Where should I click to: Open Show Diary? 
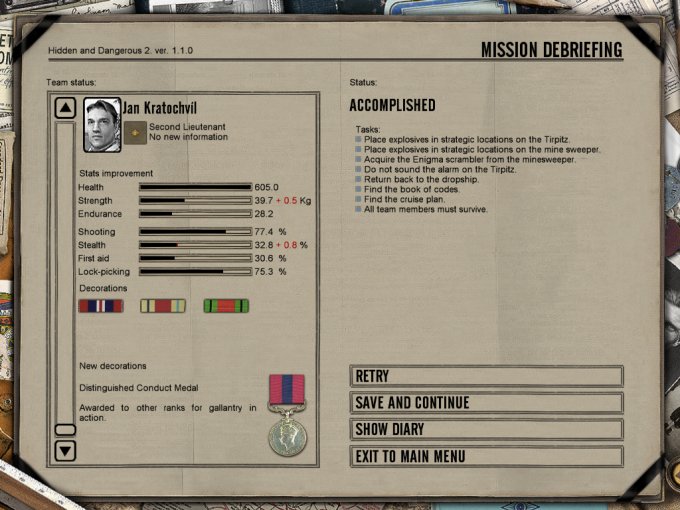pos(486,430)
